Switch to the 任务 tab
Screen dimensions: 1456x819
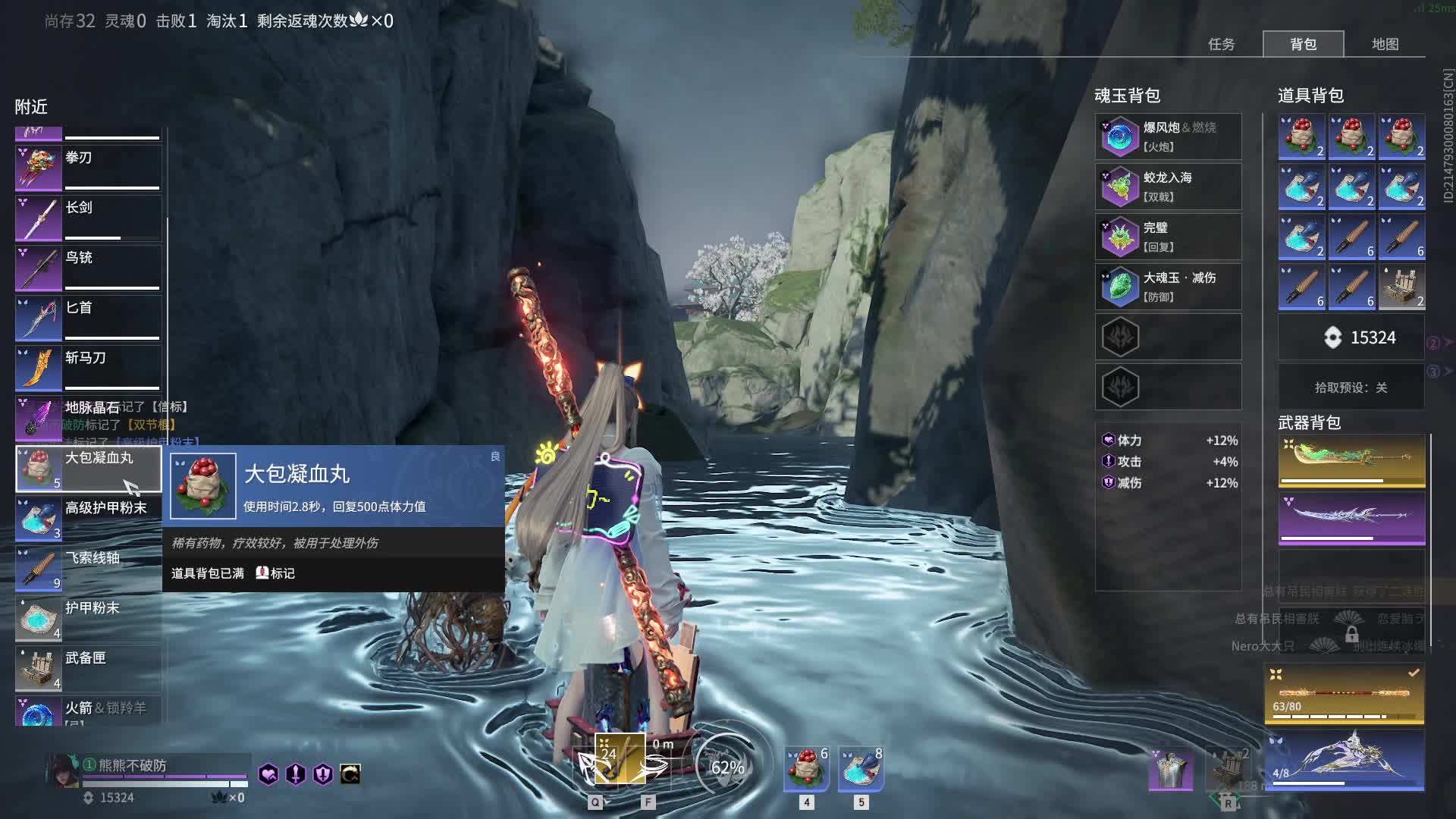1221,44
